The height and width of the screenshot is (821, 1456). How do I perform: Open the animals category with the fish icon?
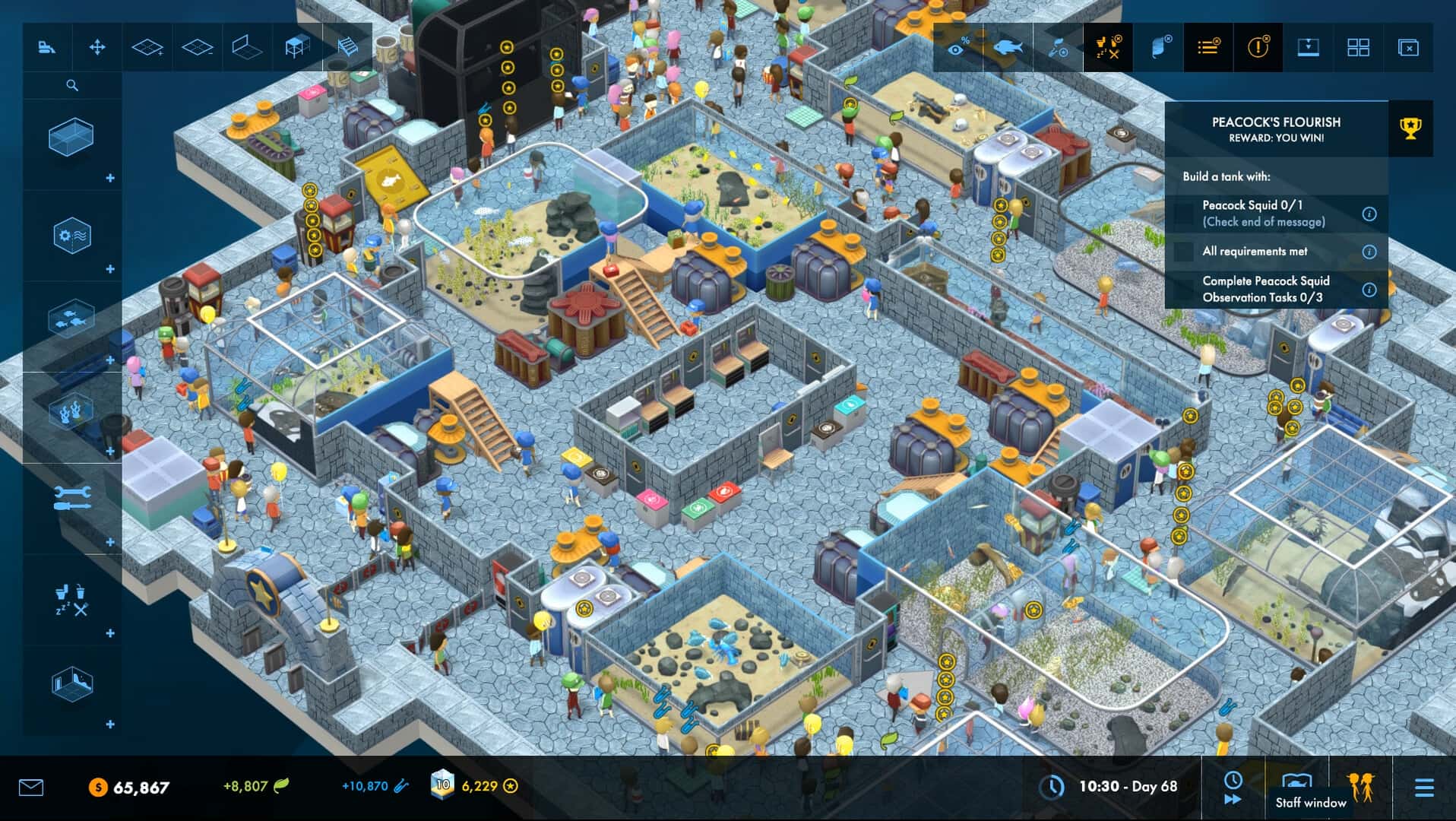73,318
